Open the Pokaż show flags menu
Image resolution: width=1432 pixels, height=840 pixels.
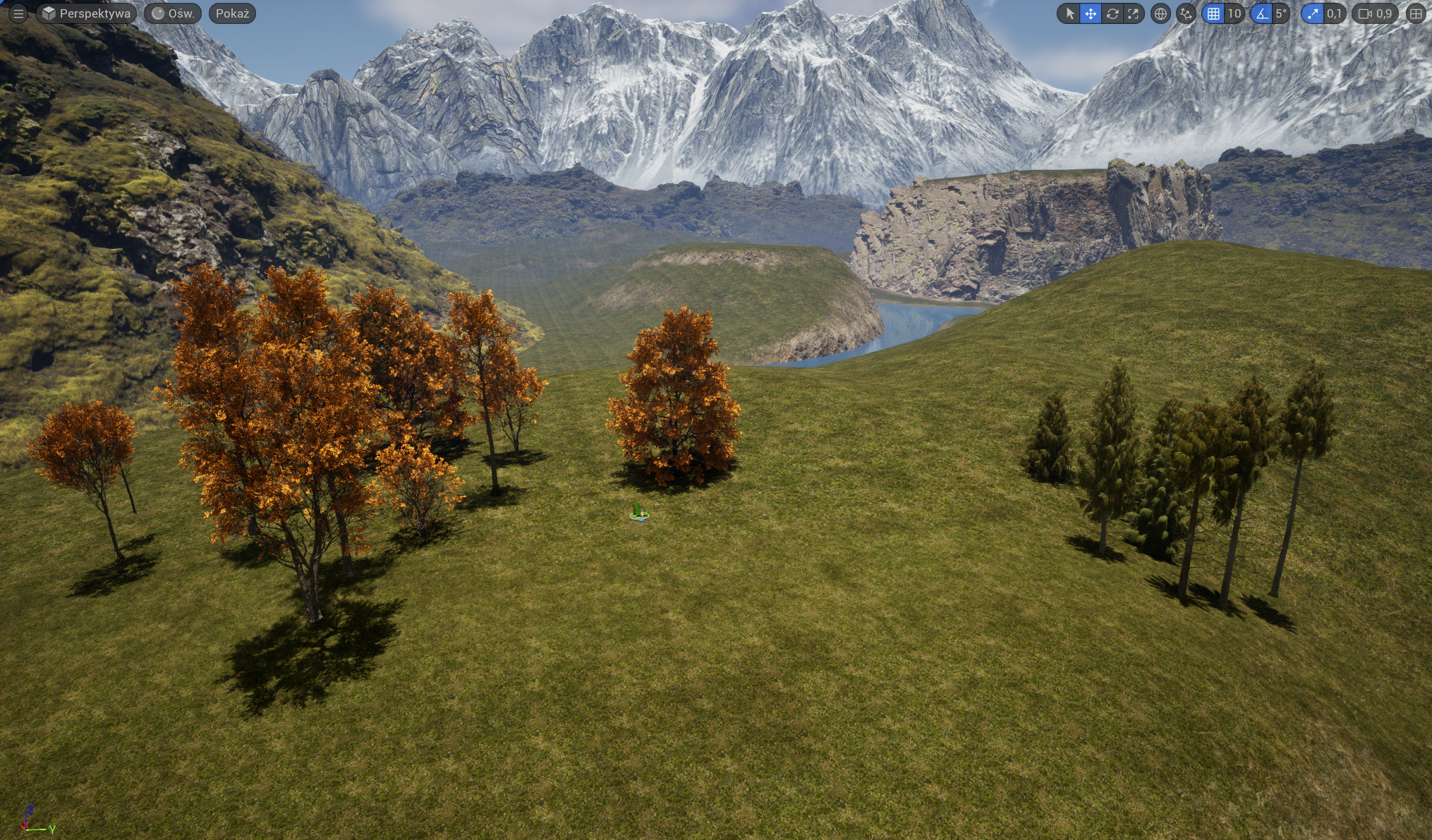coord(232,13)
